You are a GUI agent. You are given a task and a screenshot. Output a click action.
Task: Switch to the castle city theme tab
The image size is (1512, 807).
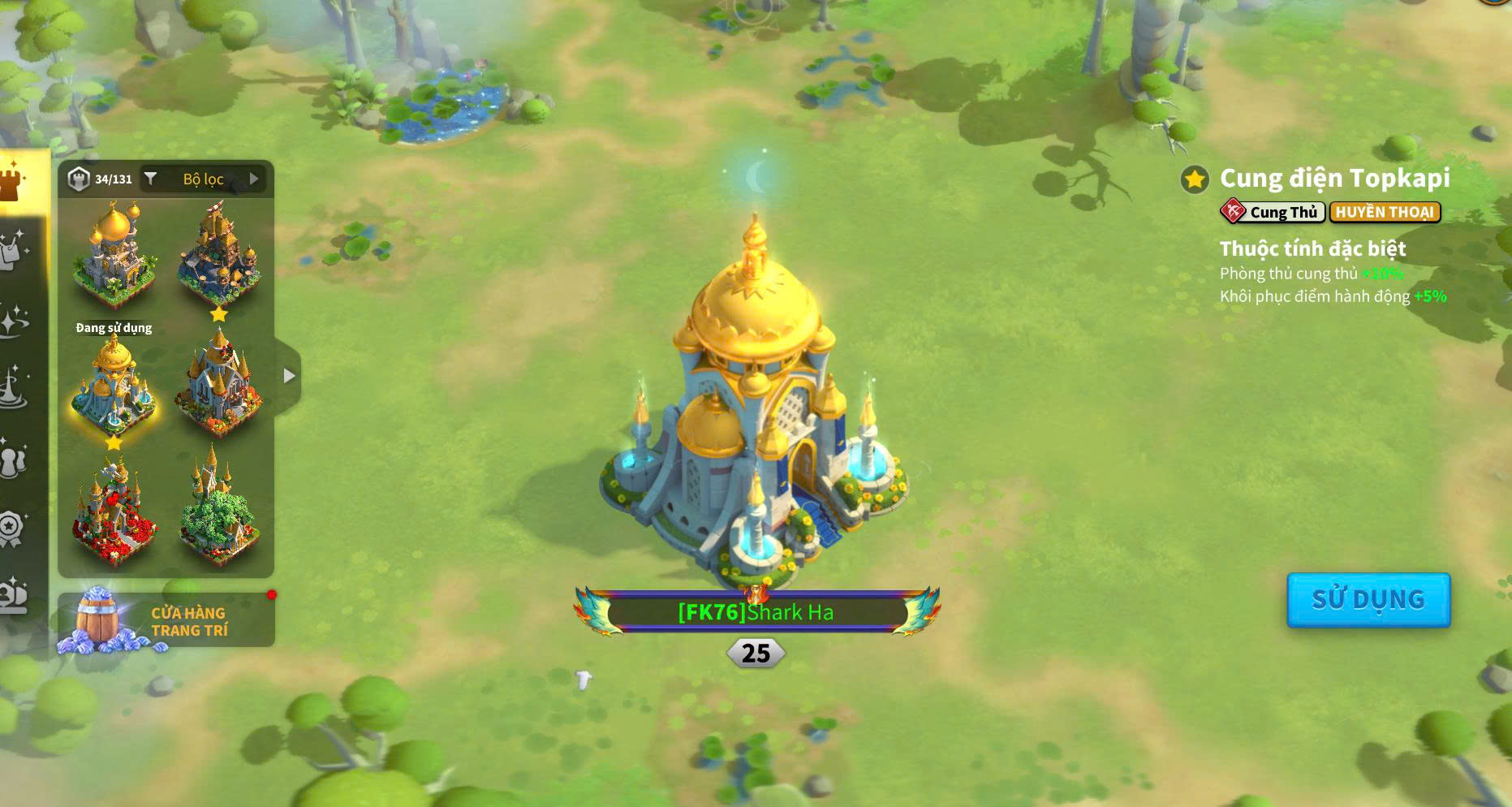(x=13, y=182)
